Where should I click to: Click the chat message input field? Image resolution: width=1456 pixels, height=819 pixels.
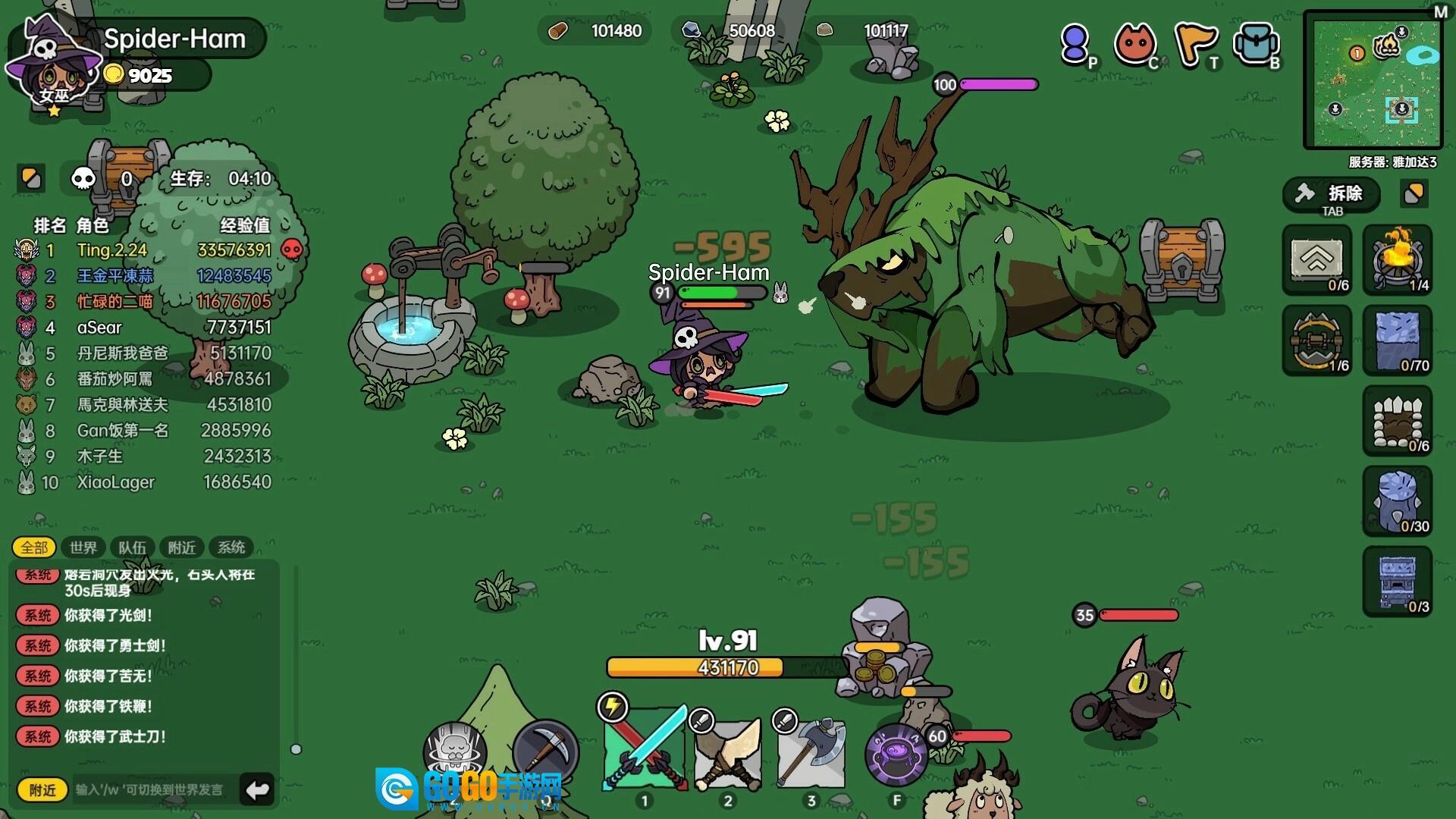click(152, 790)
